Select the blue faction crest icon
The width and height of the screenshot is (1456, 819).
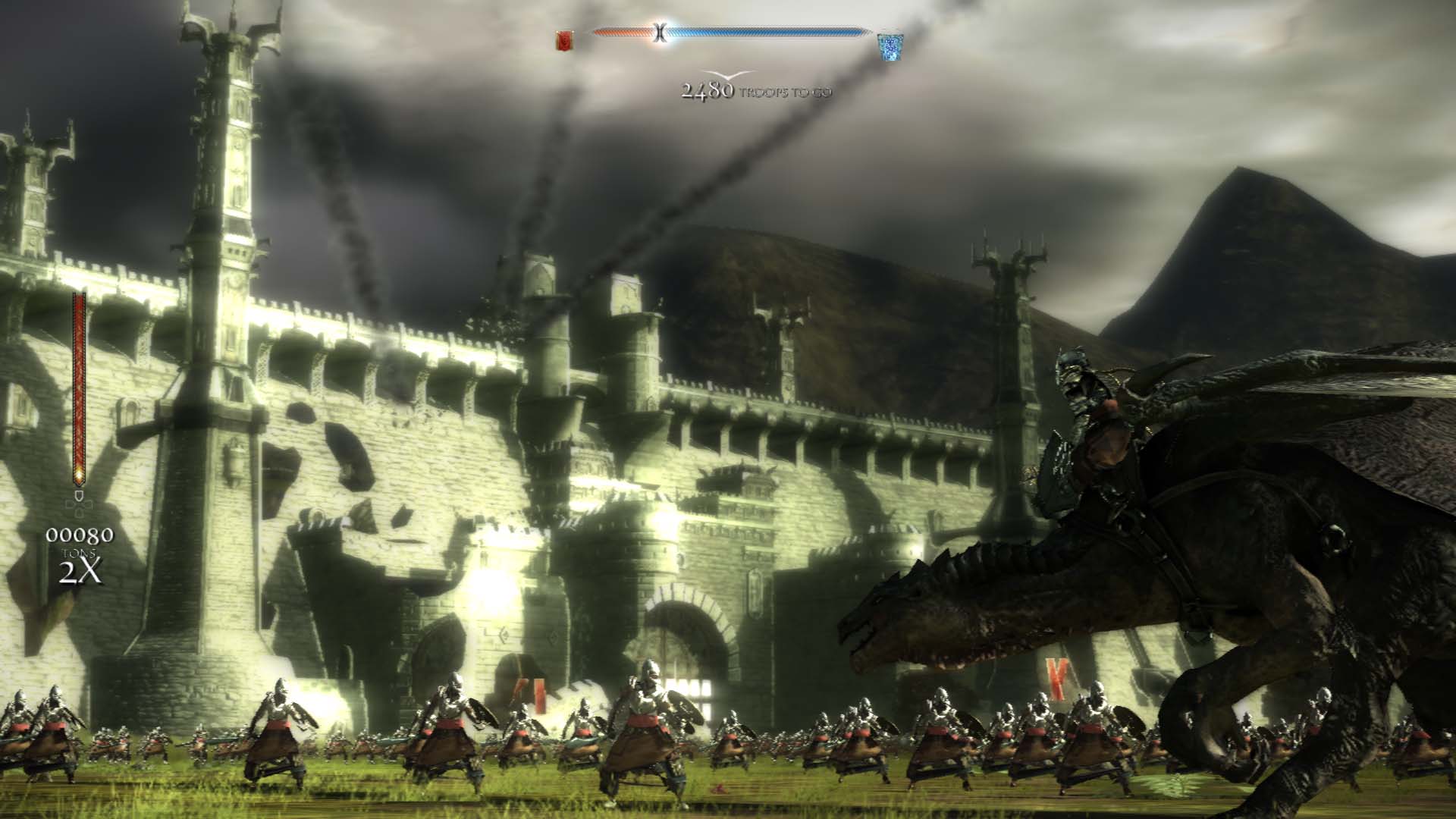click(x=888, y=45)
